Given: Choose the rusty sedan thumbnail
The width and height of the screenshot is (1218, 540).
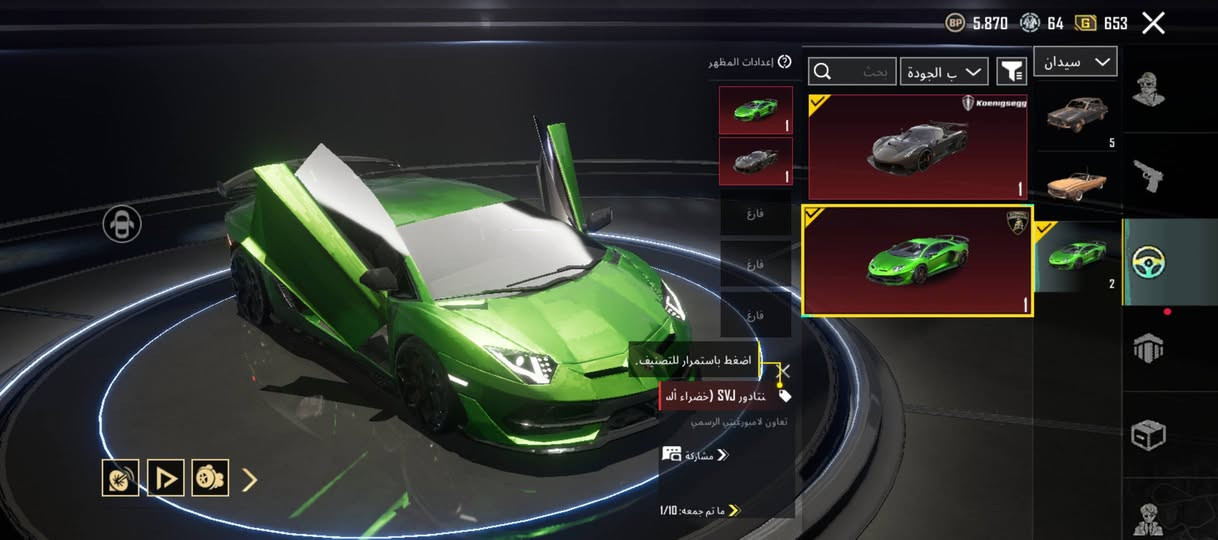Looking at the screenshot, I should (x=1077, y=115).
